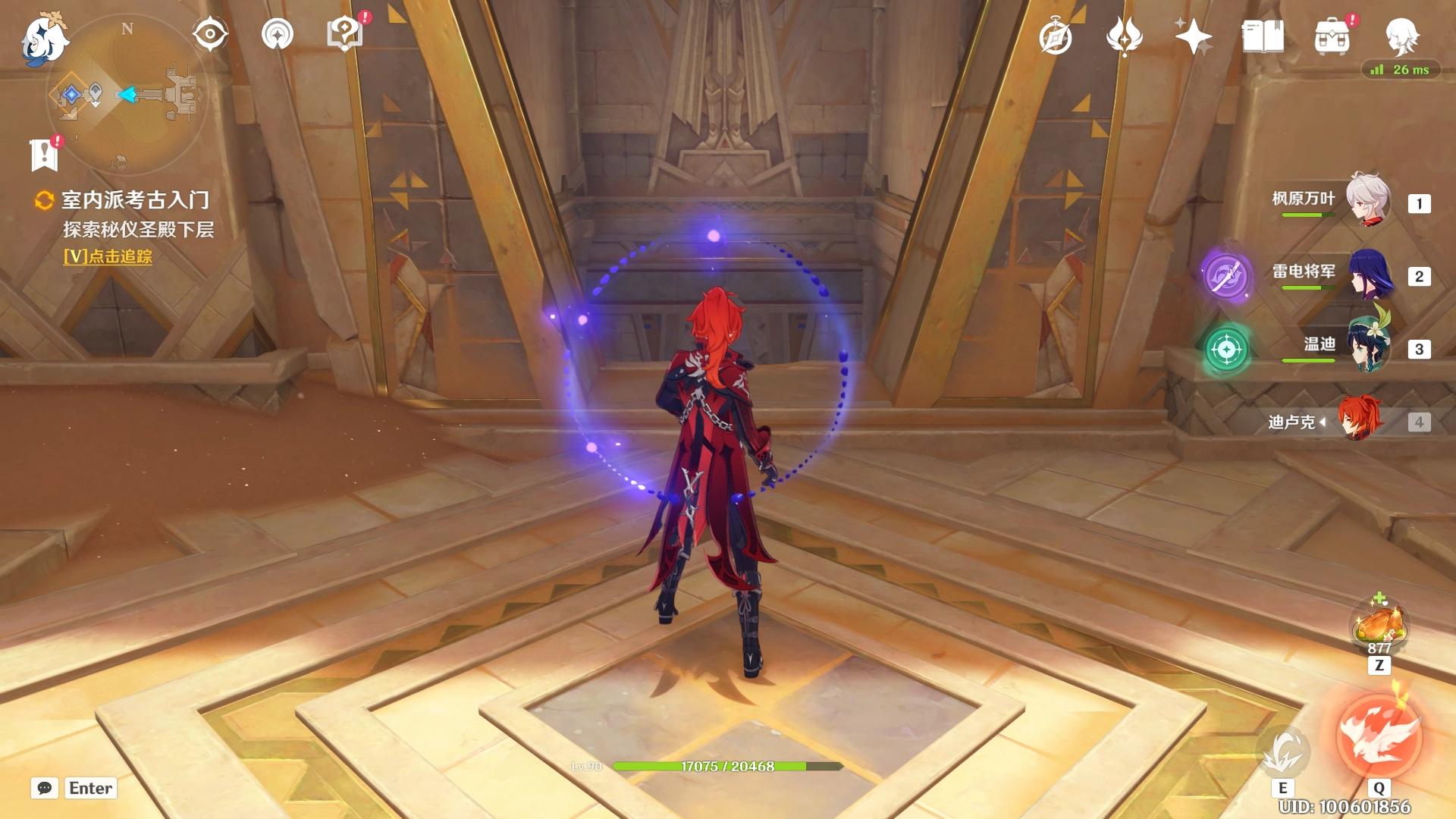Toggle the elemental sight eye icon
1456x819 pixels.
pos(210,34)
